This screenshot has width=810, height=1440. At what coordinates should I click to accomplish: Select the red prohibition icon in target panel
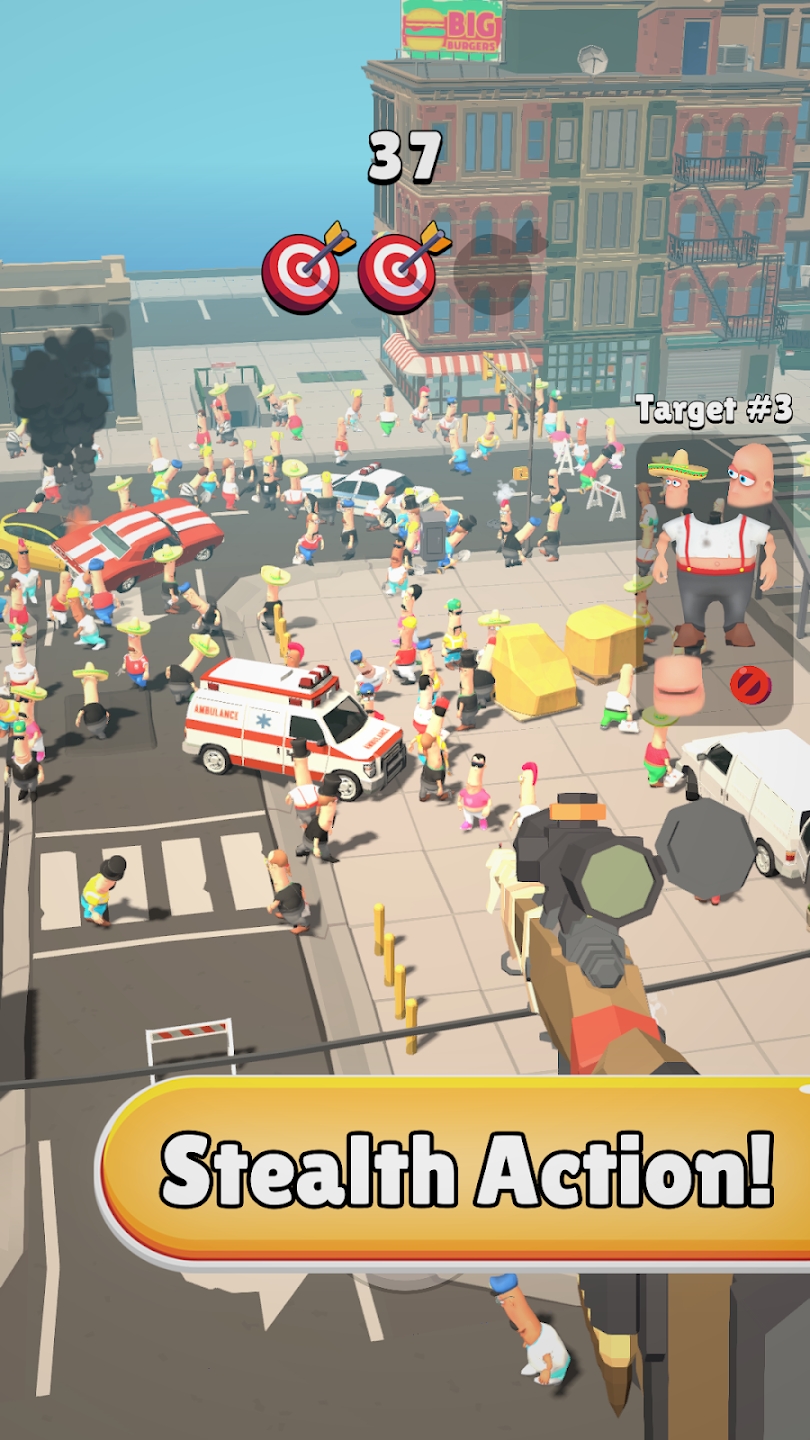tap(749, 684)
